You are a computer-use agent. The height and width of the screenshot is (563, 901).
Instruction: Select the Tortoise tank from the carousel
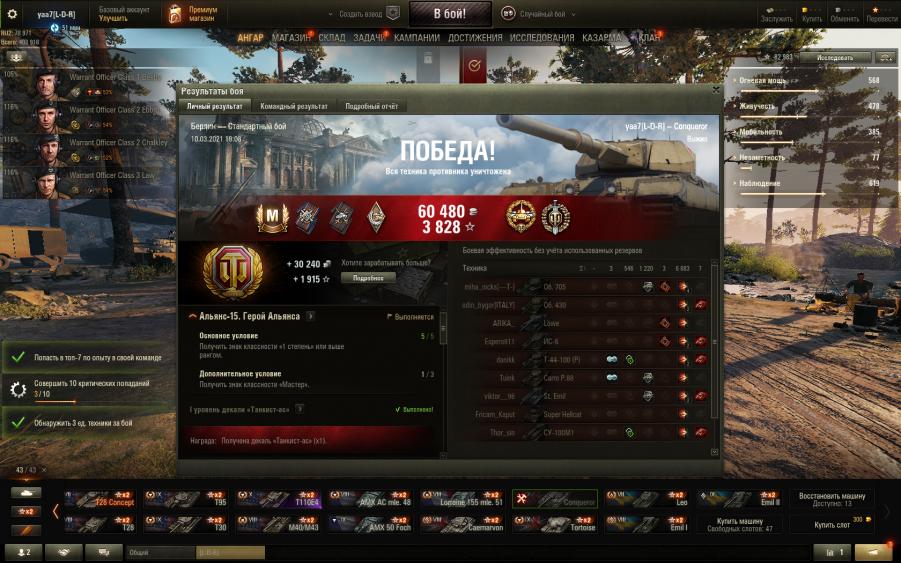click(x=556, y=523)
